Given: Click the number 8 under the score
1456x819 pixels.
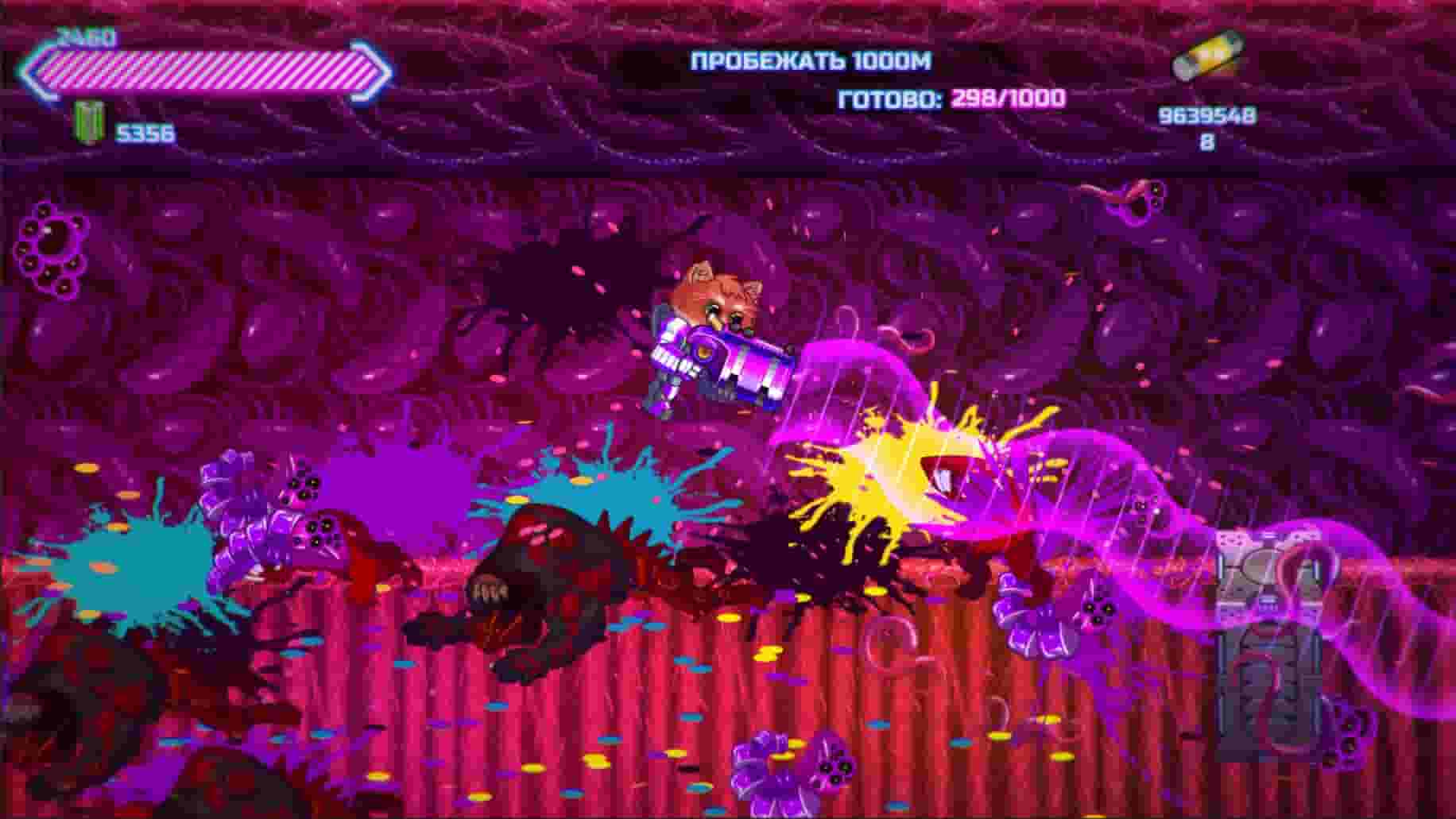Looking at the screenshot, I should pyautogui.click(x=1205, y=139).
